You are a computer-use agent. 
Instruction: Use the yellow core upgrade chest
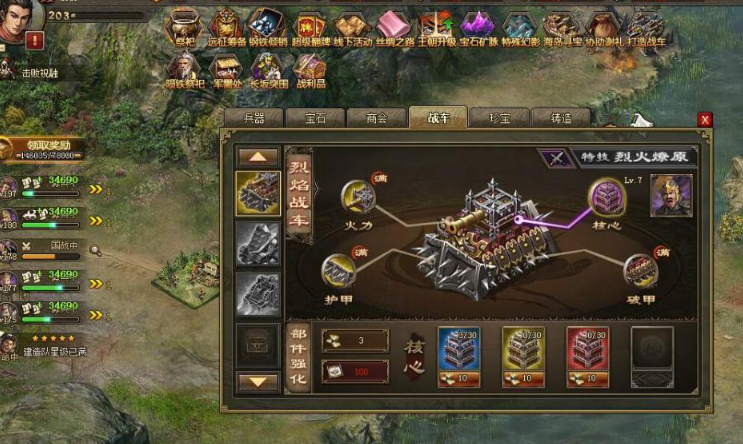[523, 348]
